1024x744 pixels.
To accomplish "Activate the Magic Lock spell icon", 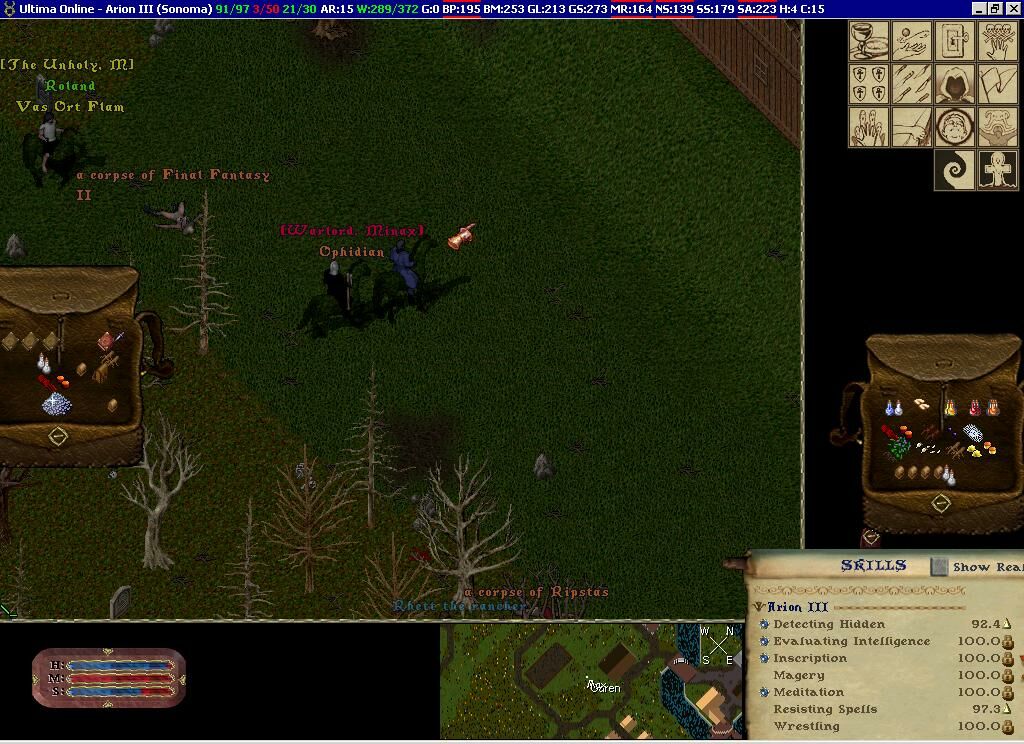I will pos(955,42).
